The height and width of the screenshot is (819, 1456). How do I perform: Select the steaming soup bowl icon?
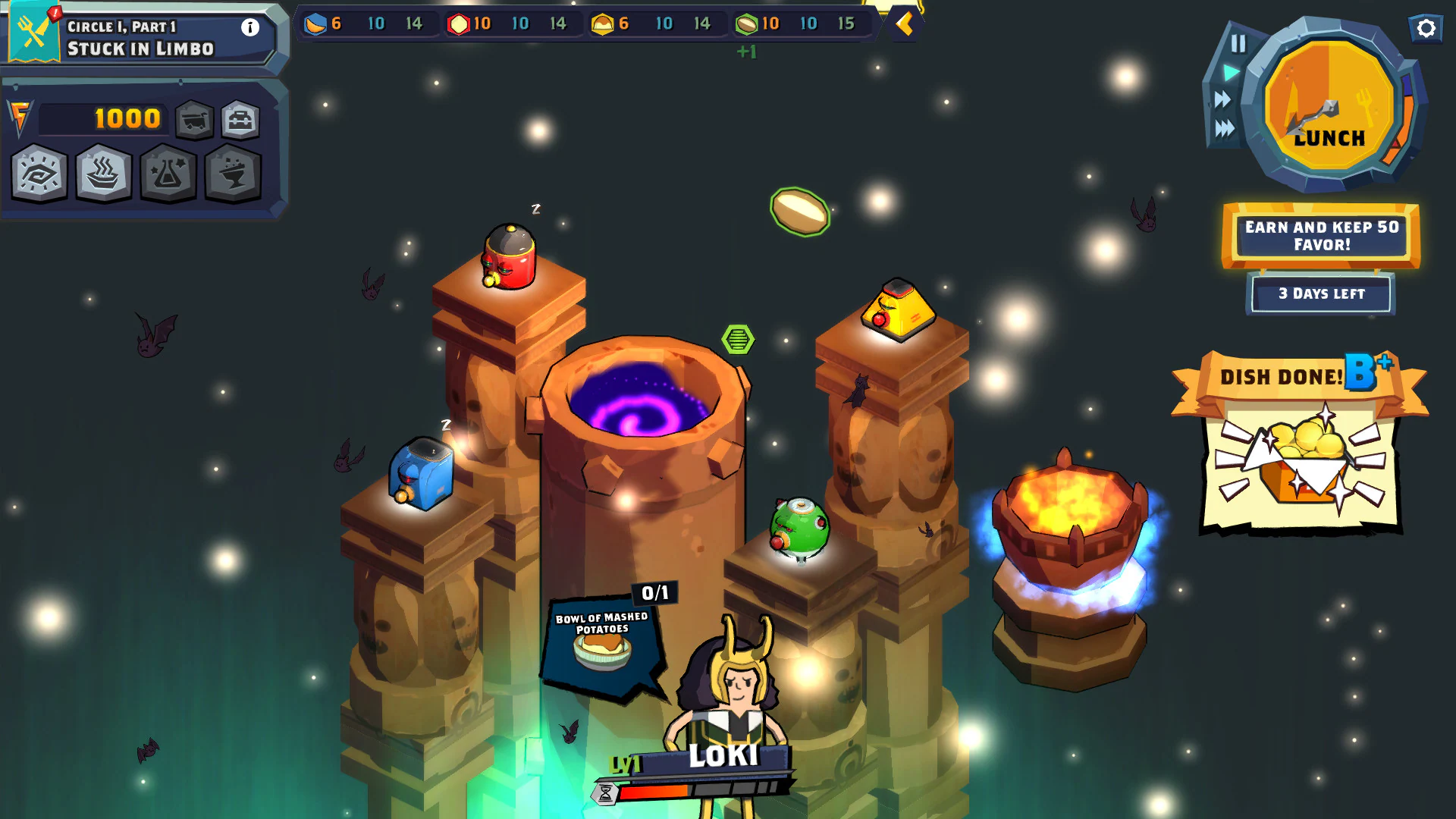pos(103,173)
